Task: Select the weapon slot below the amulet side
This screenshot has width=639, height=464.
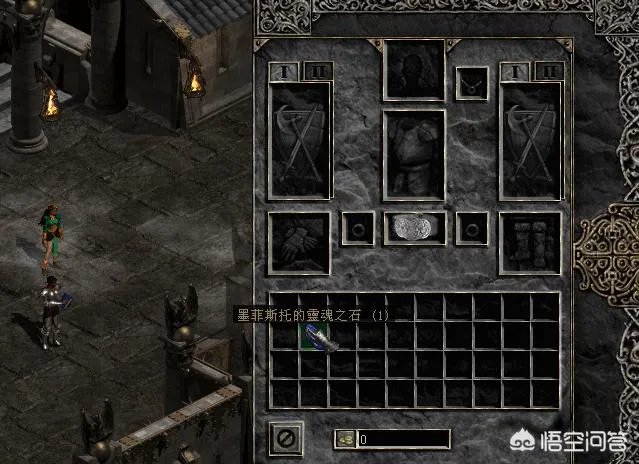Action: [530, 140]
